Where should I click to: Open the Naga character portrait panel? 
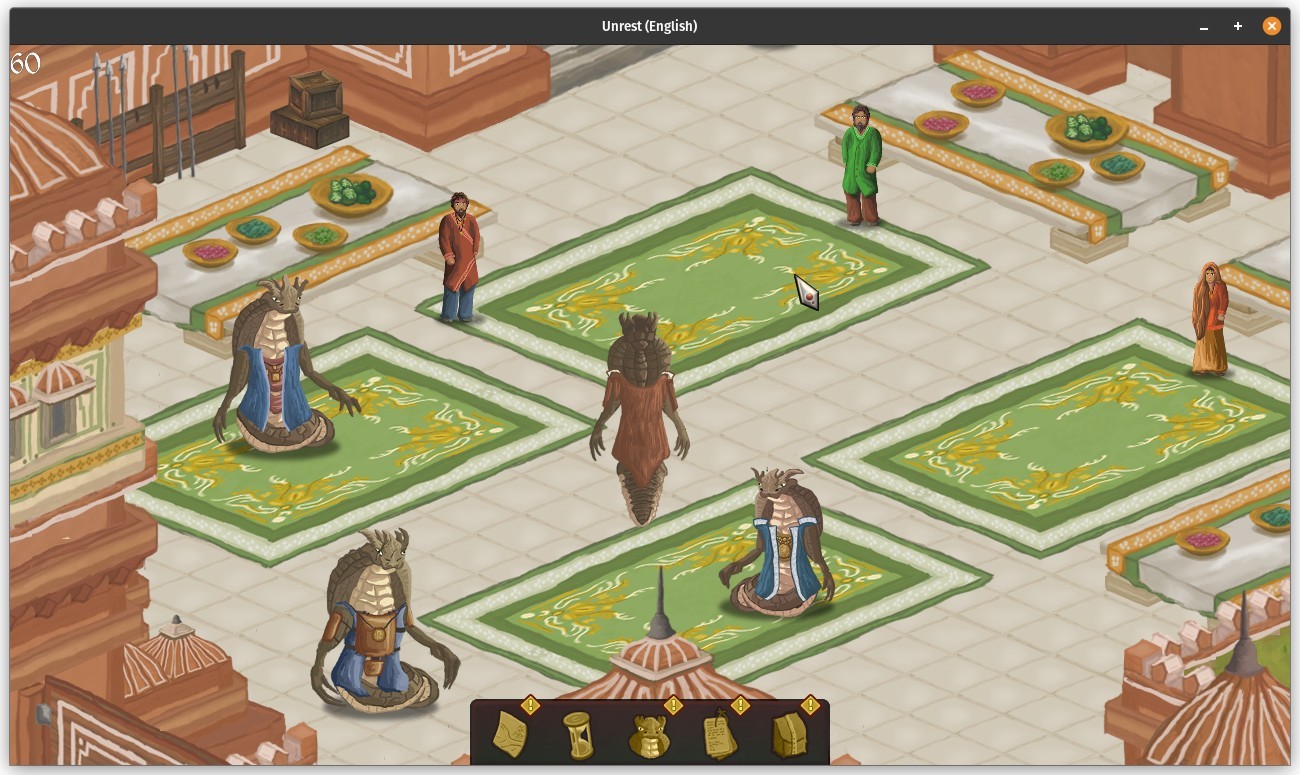click(x=649, y=736)
